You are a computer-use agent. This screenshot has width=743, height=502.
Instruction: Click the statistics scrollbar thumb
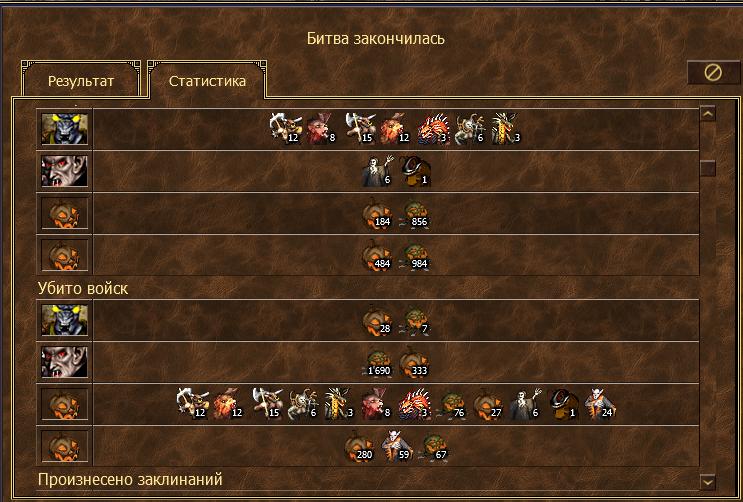(x=708, y=168)
